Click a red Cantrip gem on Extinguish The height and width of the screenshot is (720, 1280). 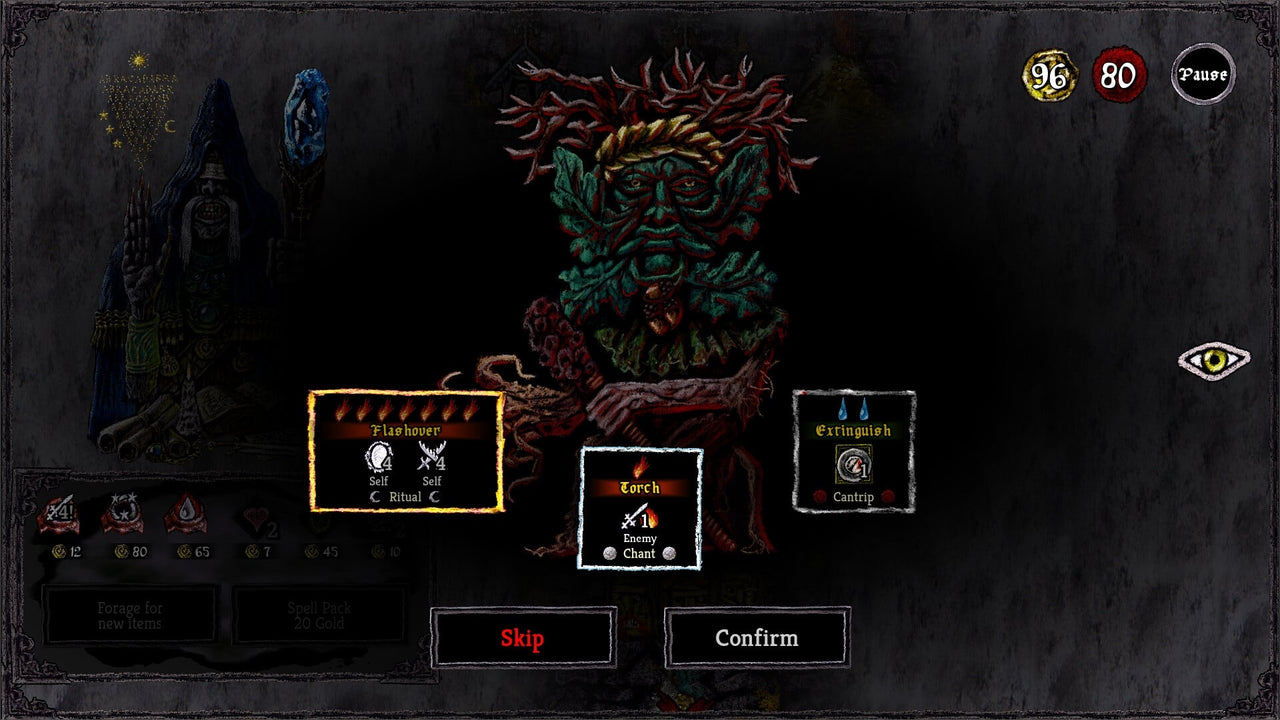pyautogui.click(x=820, y=496)
